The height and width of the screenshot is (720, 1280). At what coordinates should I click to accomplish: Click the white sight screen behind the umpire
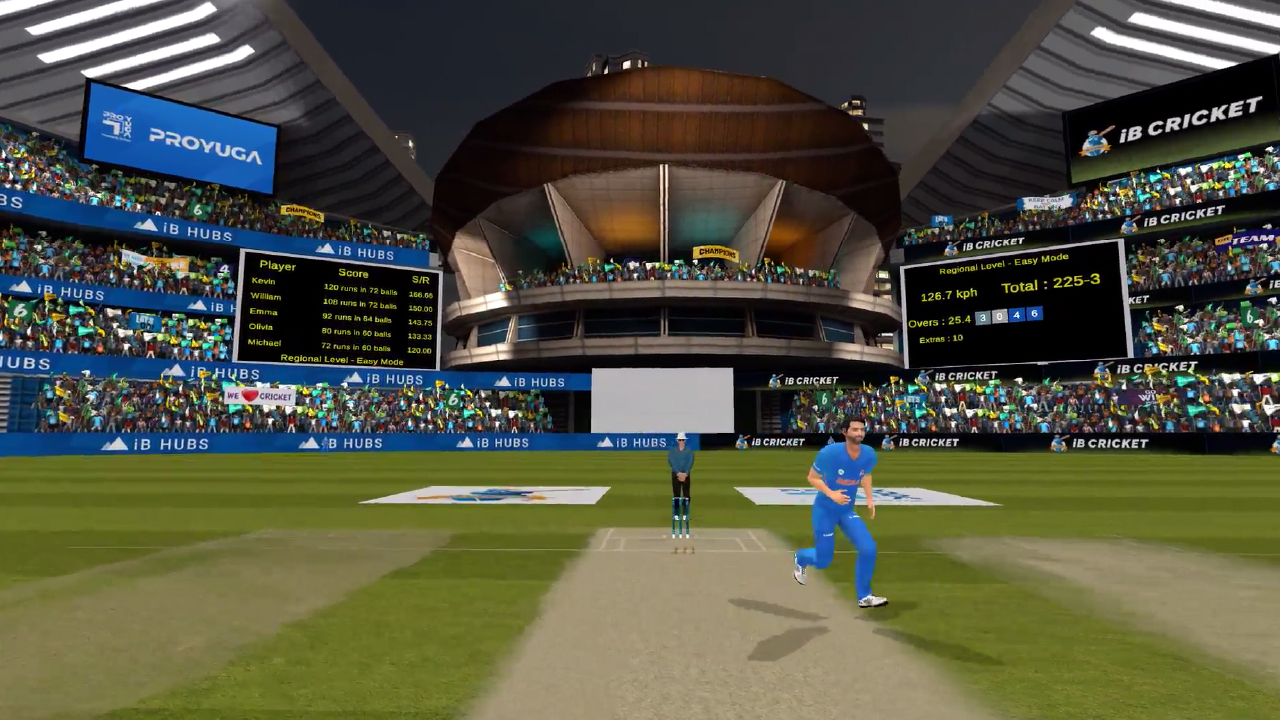(x=662, y=400)
